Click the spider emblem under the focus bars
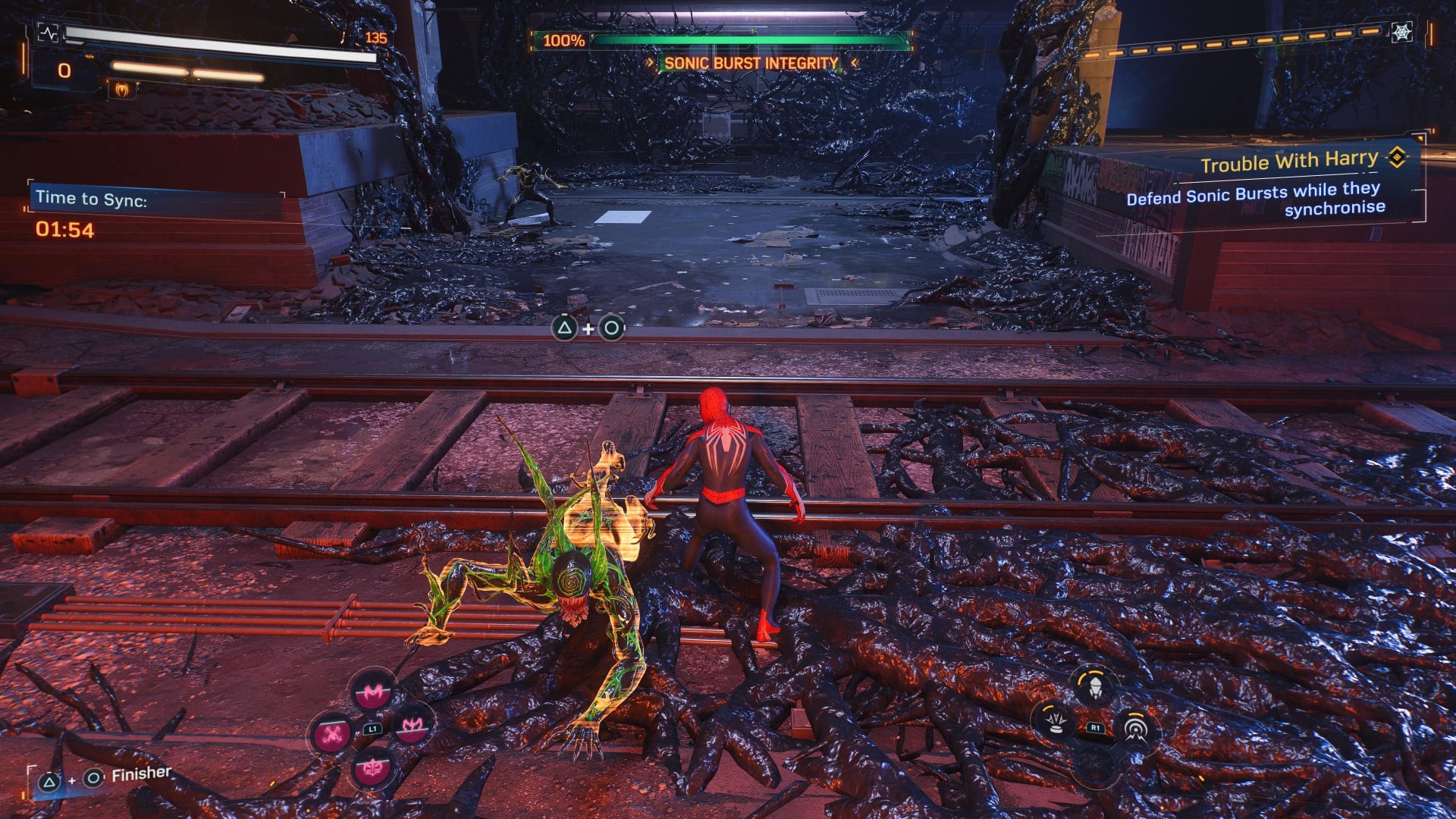Screen dimensions: 1456x819 tap(122, 89)
